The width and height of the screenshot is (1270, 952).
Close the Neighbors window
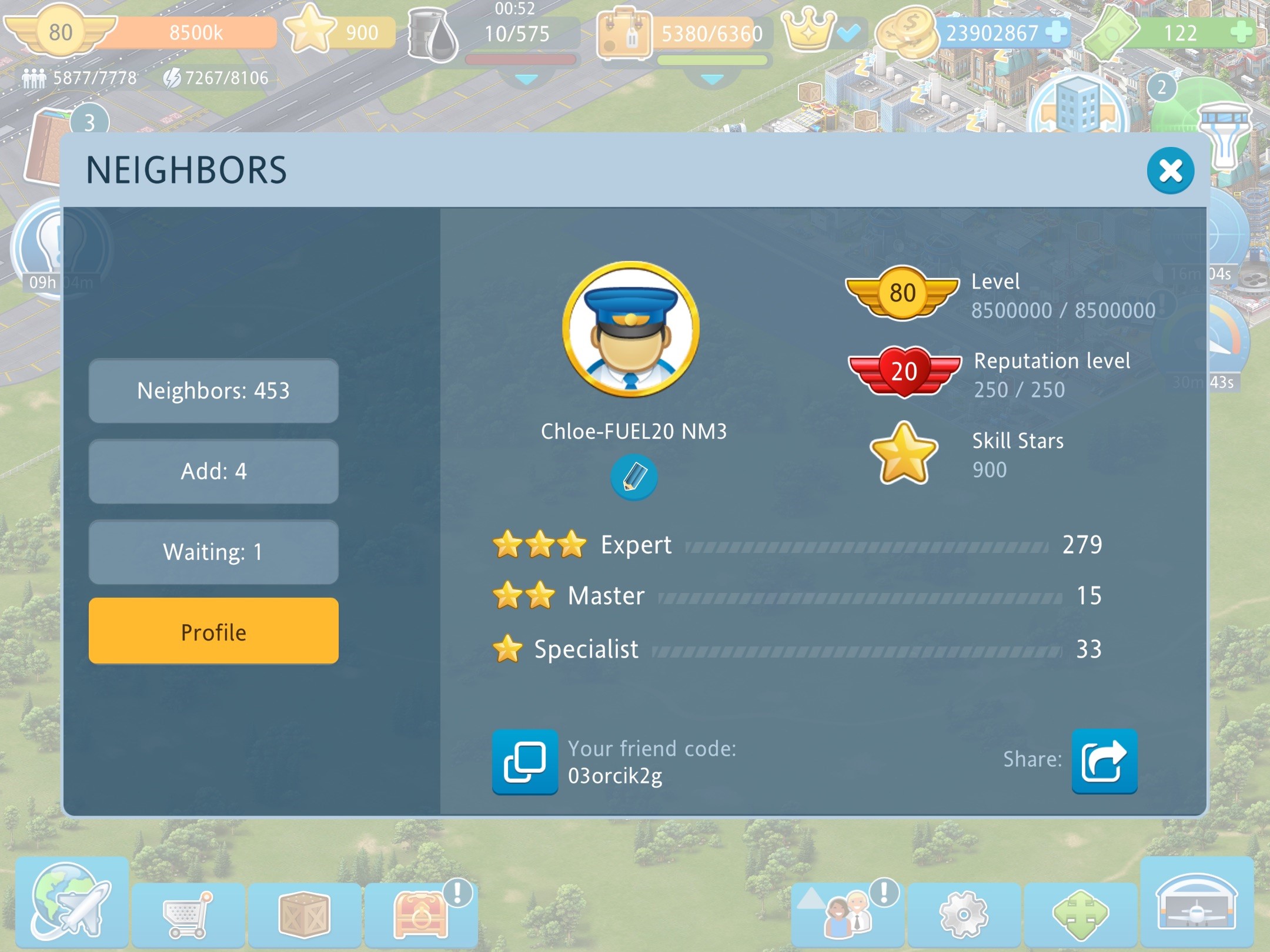click(x=1170, y=171)
